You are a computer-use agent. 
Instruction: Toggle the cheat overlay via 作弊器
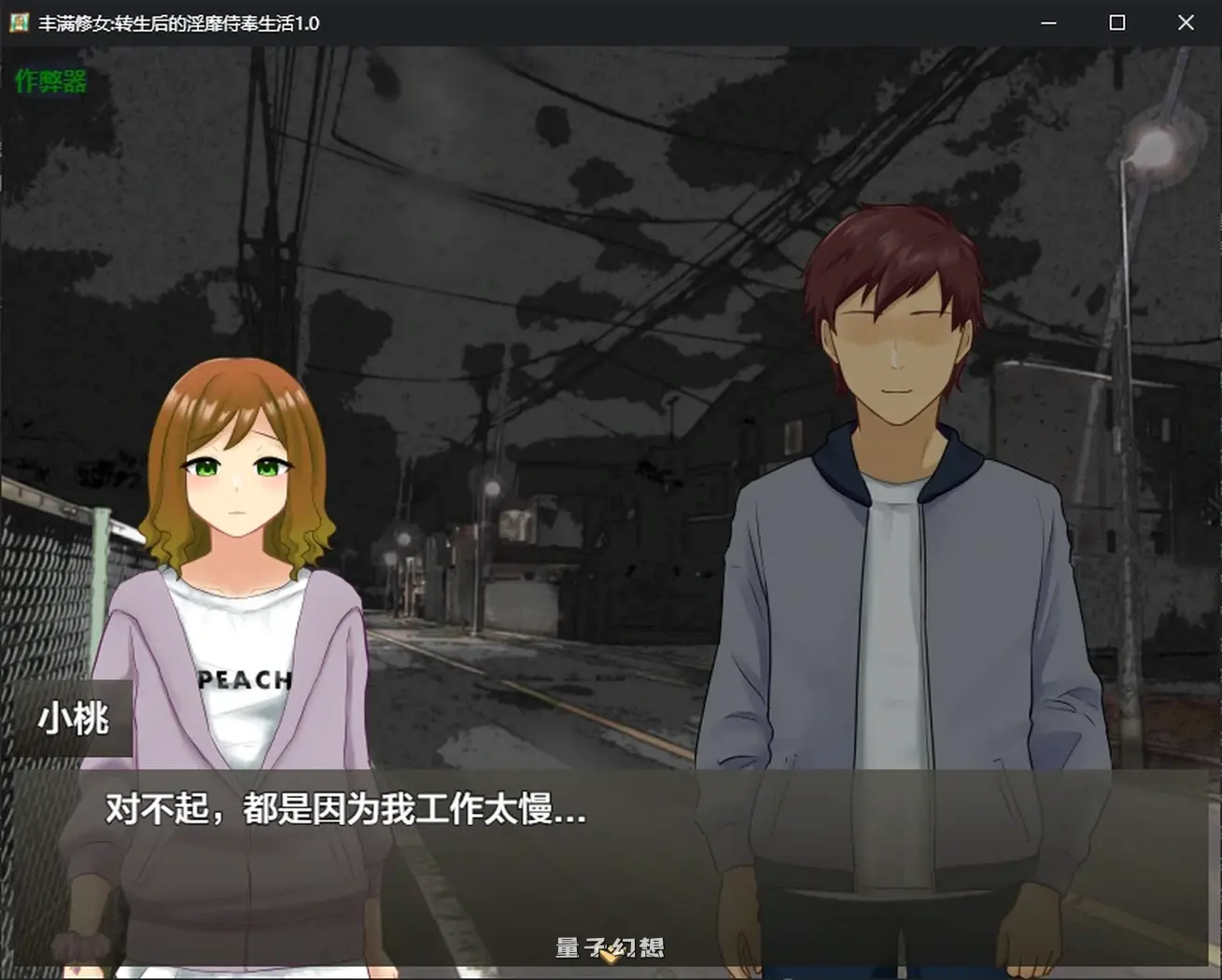[49, 82]
